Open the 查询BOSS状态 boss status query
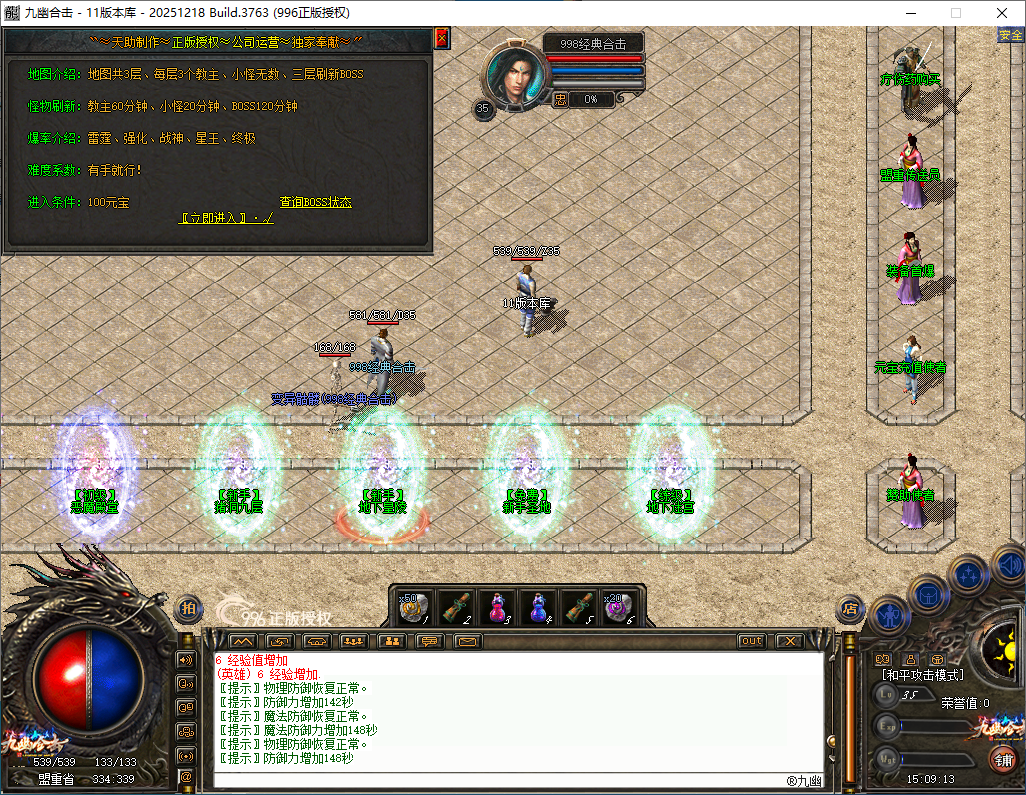Screen dimensions: 1026x795 pyautogui.click(x=315, y=202)
